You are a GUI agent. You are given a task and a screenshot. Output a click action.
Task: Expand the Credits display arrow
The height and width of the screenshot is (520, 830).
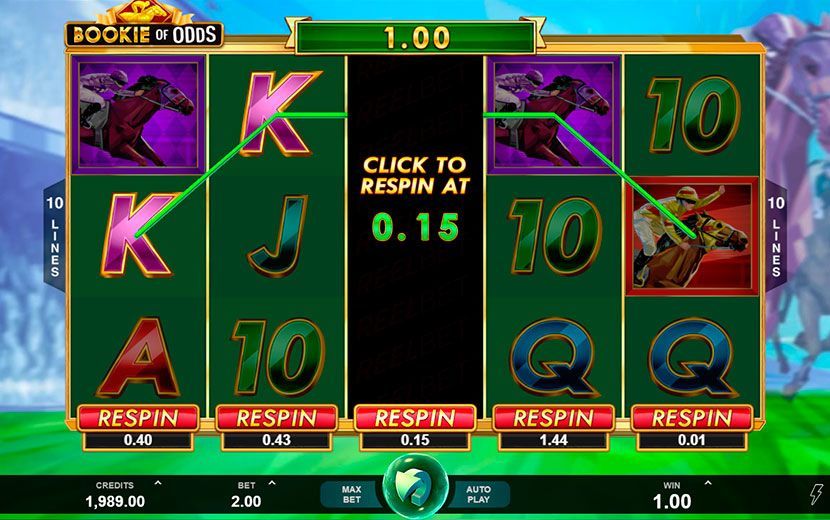click(x=159, y=484)
